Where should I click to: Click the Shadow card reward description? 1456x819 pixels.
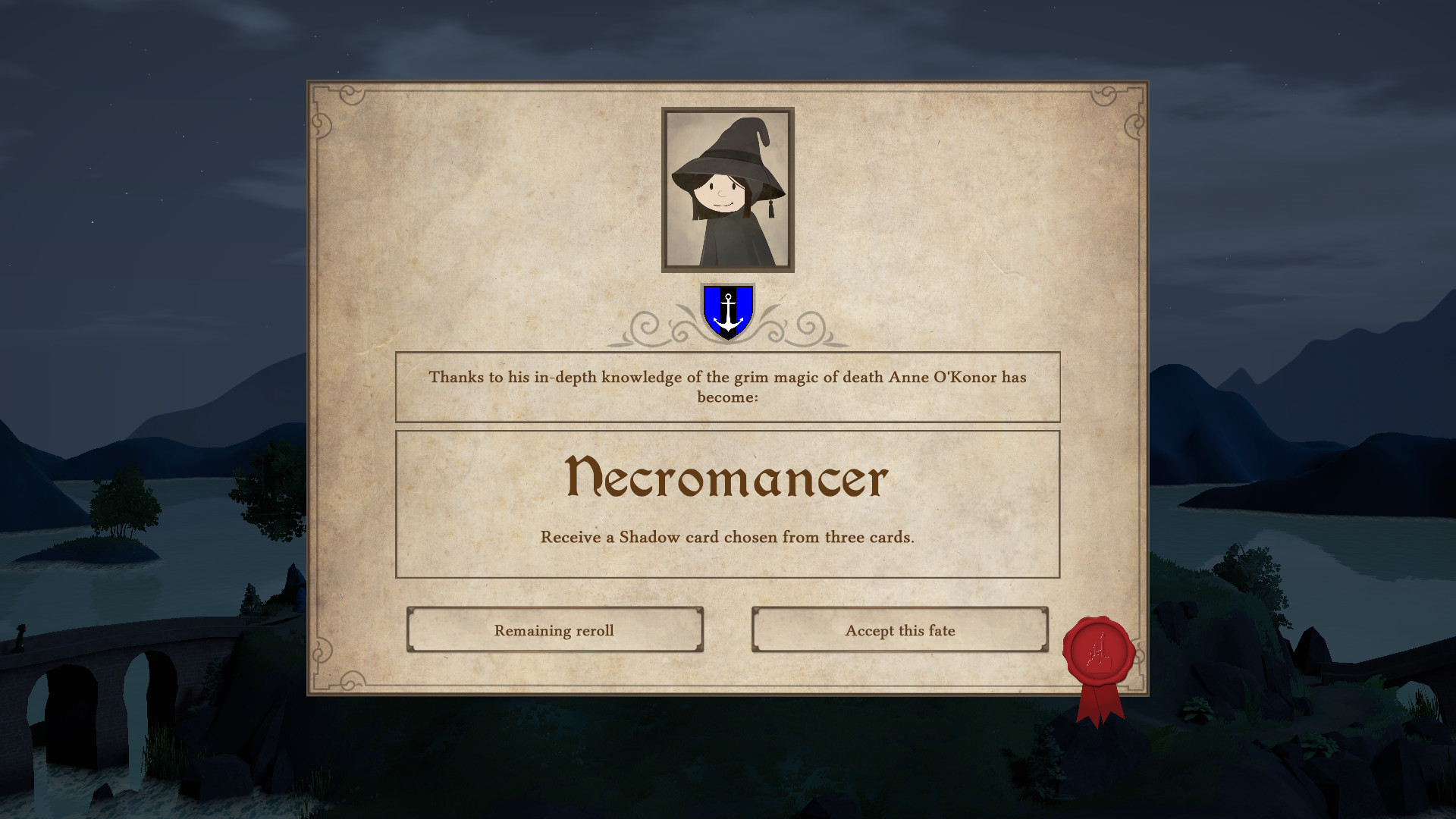[726, 537]
